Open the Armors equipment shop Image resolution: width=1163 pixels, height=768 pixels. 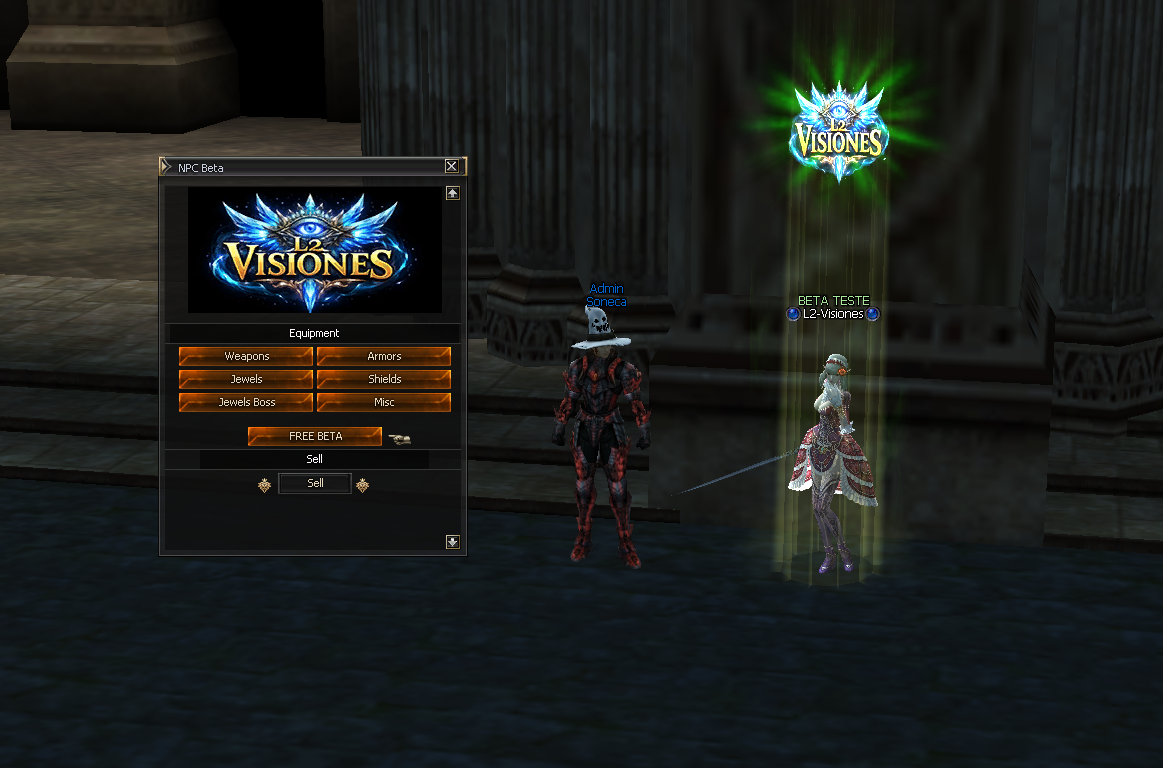(384, 356)
